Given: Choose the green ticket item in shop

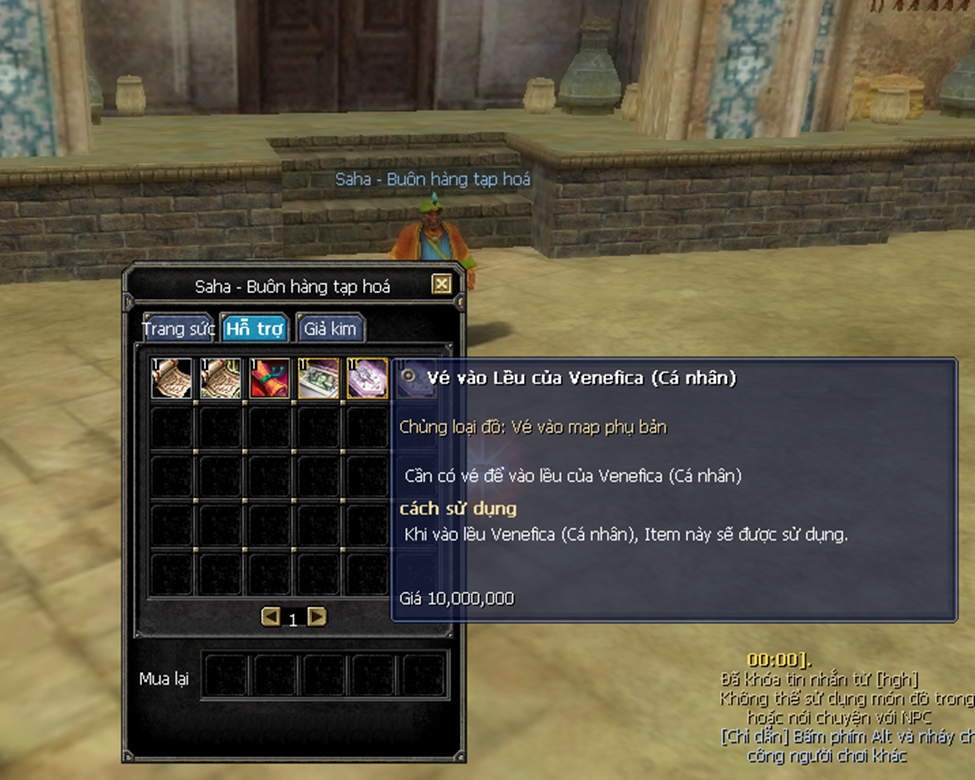Looking at the screenshot, I should pyautogui.click(x=319, y=379).
